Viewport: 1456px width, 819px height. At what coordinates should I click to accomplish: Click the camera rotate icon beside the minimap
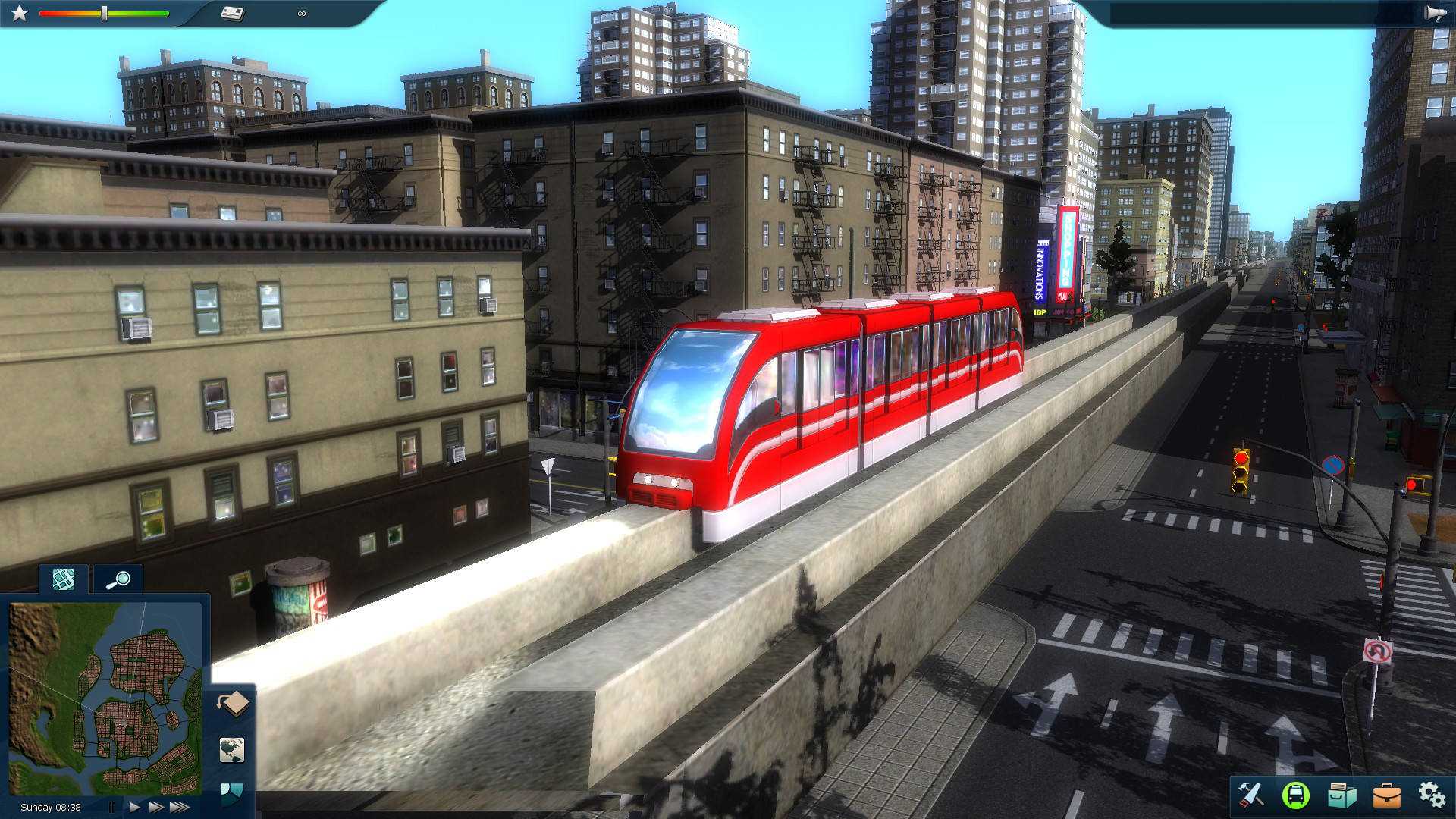pos(232,704)
